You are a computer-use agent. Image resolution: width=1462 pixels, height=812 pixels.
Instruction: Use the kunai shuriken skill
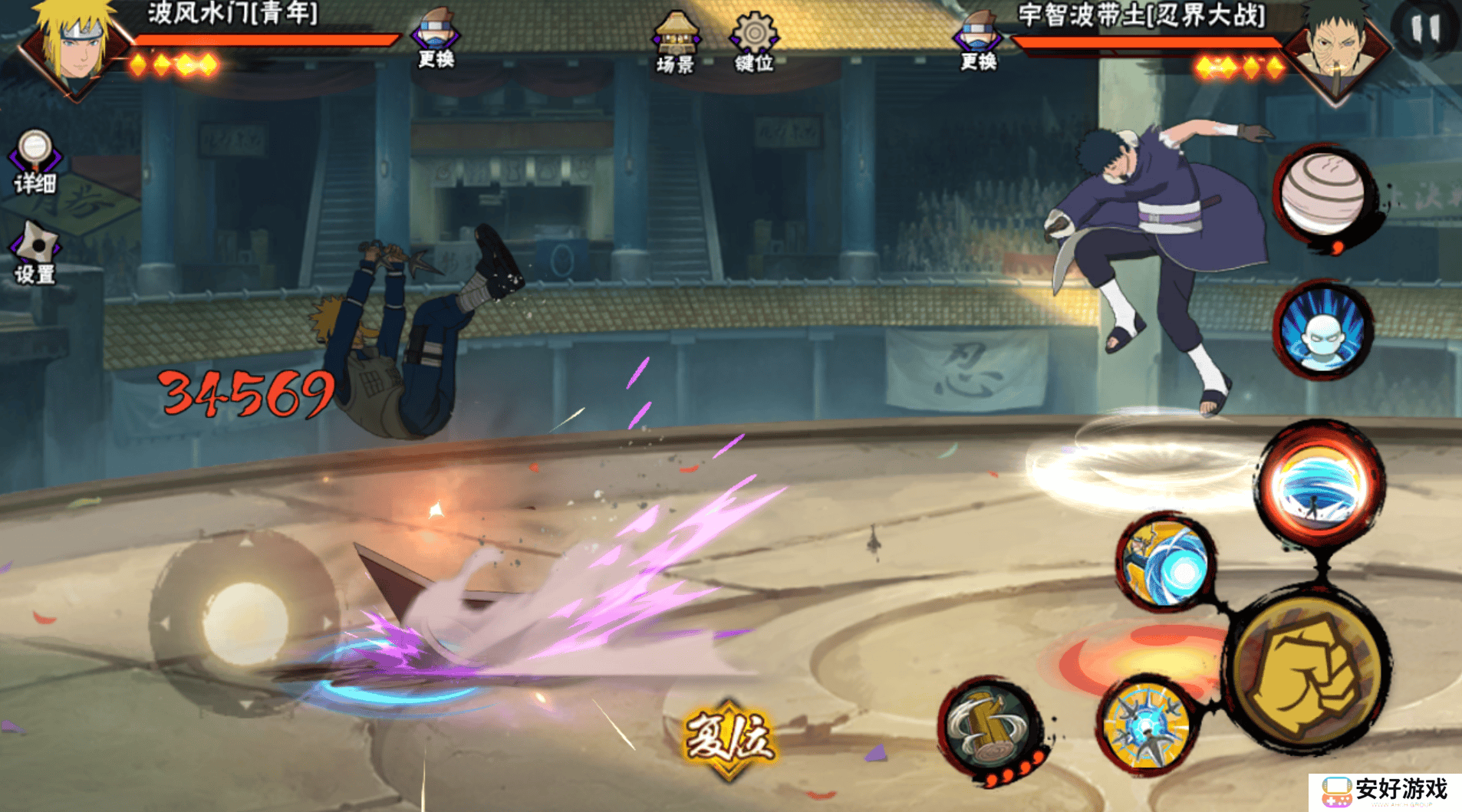click(1145, 725)
